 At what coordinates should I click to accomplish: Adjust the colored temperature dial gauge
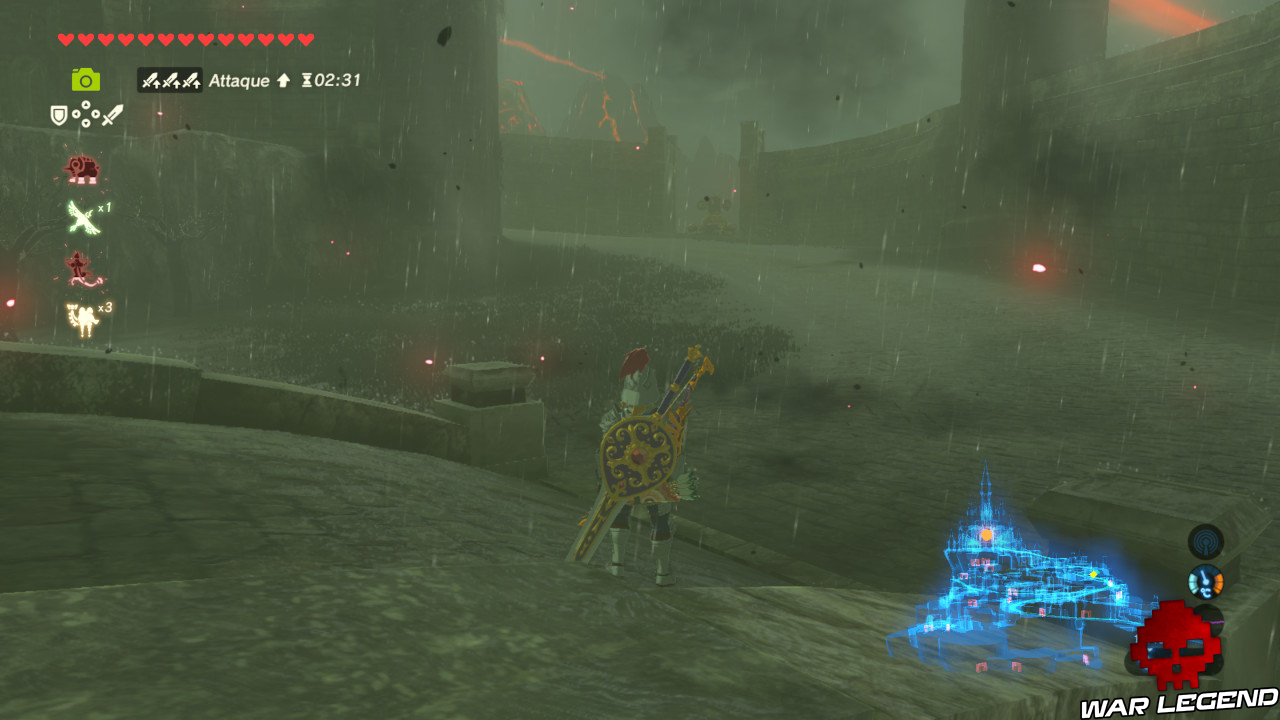(1204, 583)
